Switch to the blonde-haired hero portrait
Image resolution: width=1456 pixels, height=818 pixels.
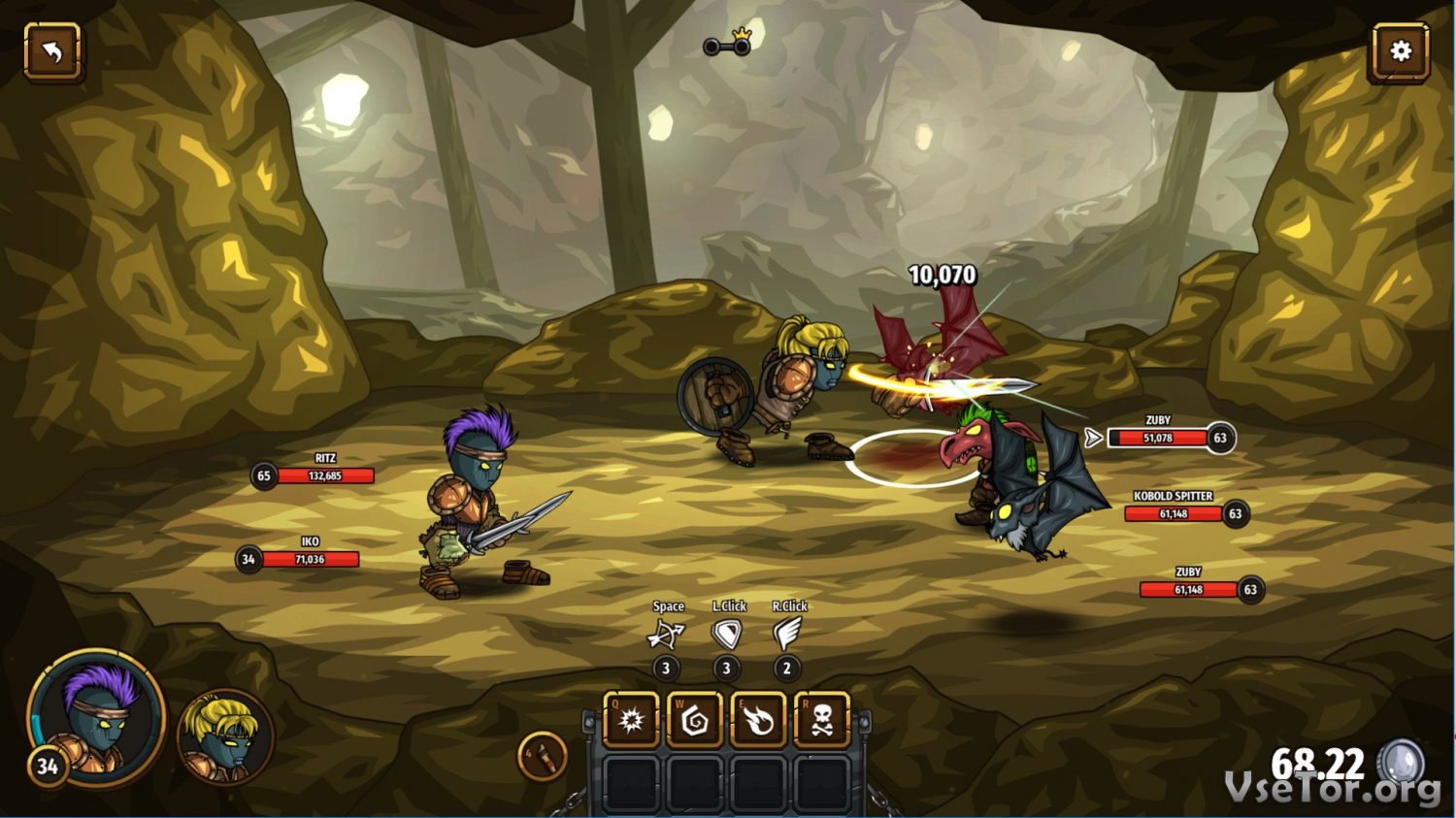[225, 737]
